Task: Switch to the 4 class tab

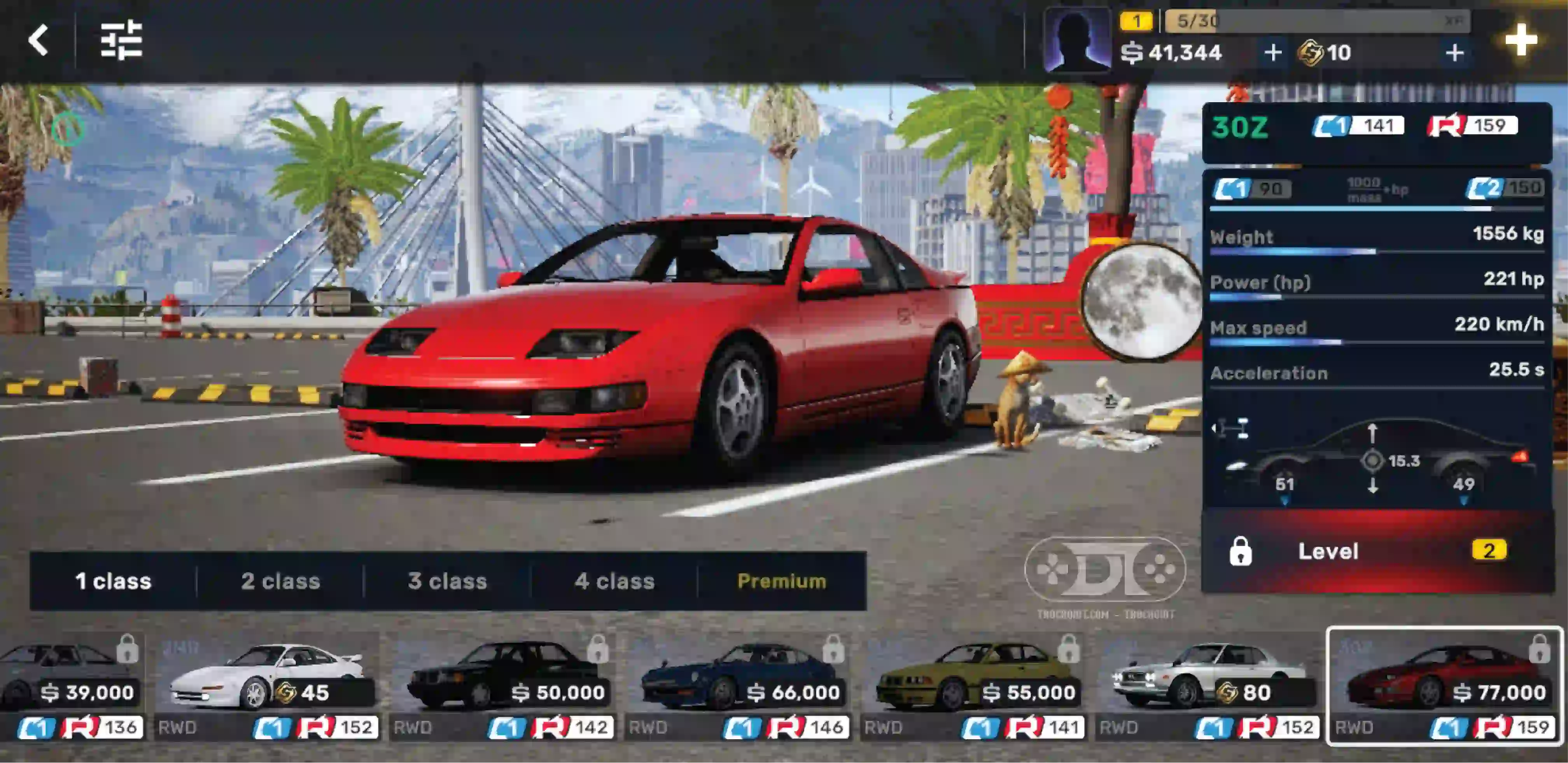Action: (x=614, y=581)
